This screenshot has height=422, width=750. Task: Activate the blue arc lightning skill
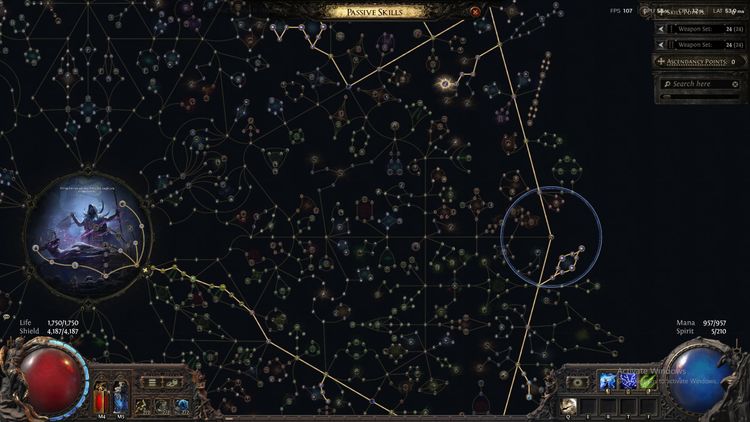pyautogui.click(x=628, y=381)
